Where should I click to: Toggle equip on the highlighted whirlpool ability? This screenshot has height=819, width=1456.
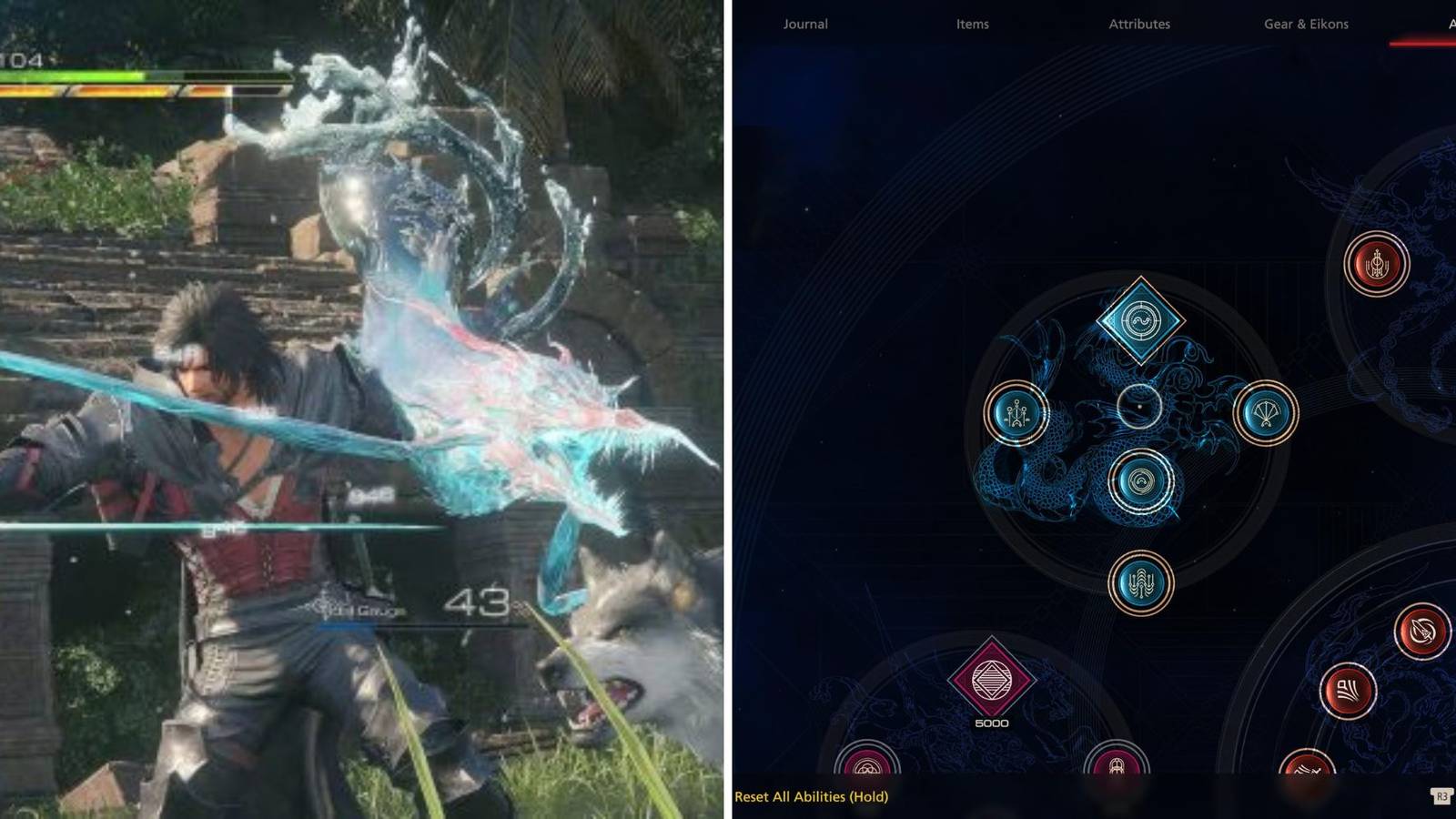coord(1140,482)
